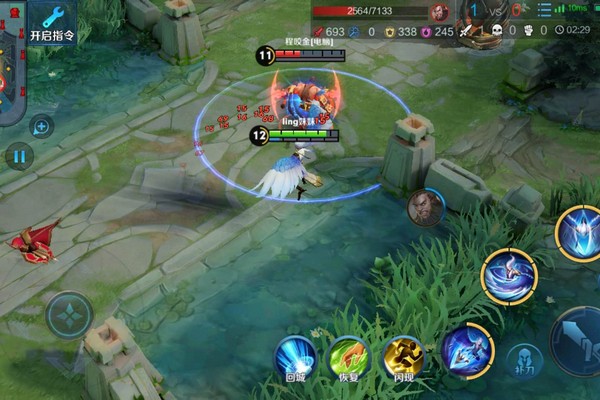Activate the spear thrust skill next to 闪现
Image resolution: width=600 pixels, height=400 pixels.
click(x=467, y=351)
